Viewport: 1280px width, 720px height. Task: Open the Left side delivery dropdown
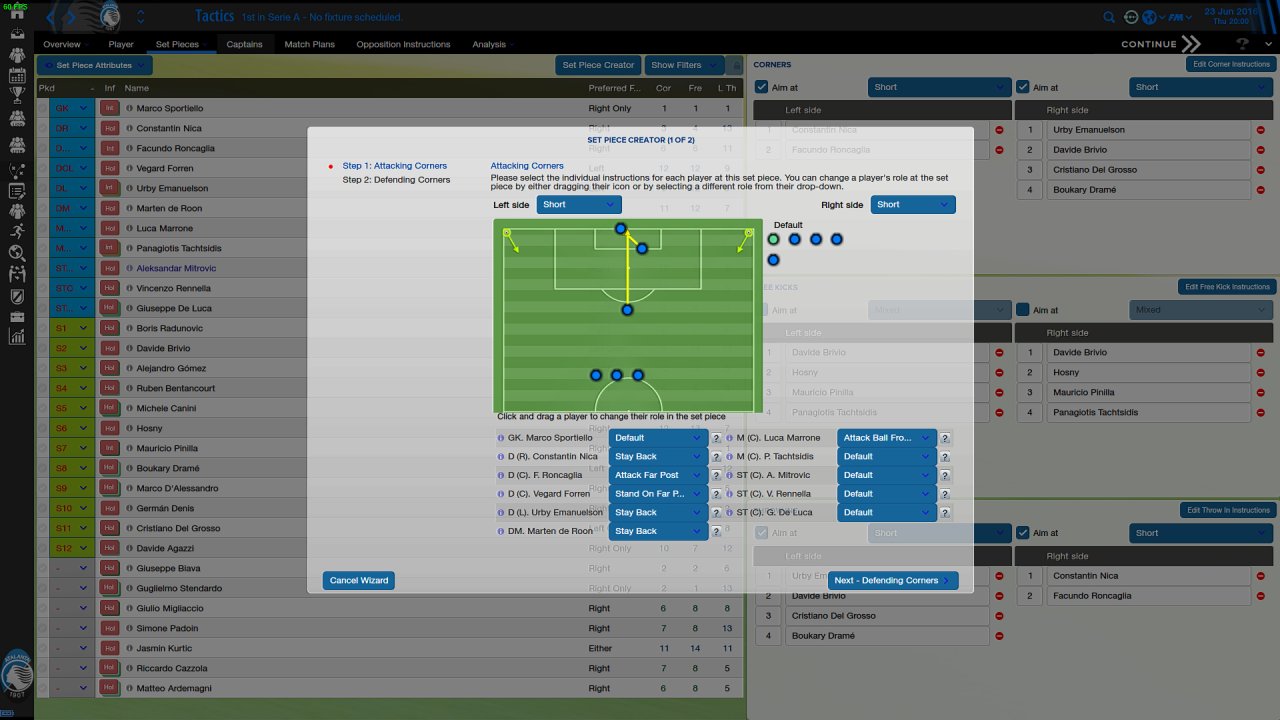point(579,204)
